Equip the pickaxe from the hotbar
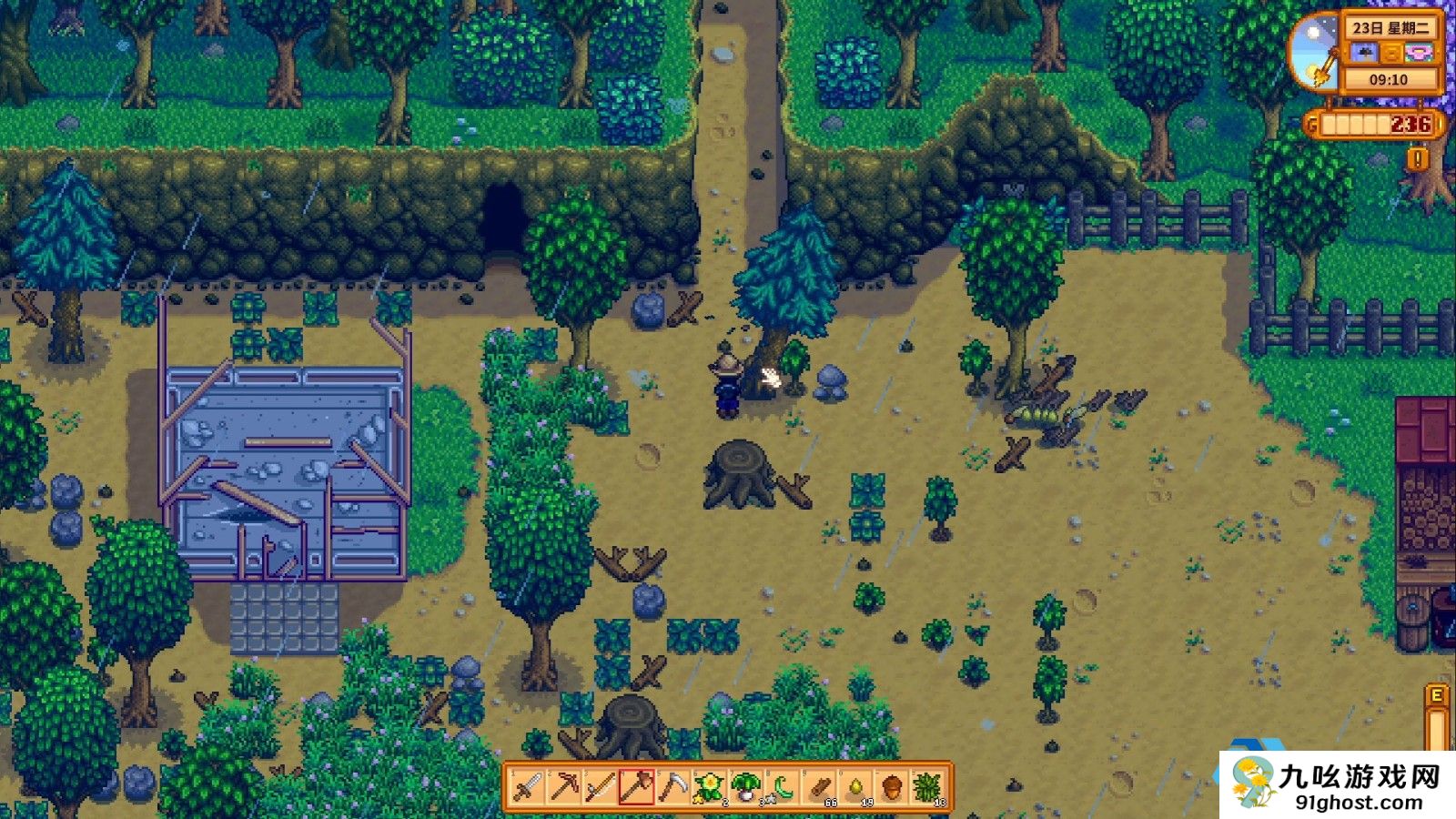This screenshot has width=1456, height=819. (x=564, y=787)
